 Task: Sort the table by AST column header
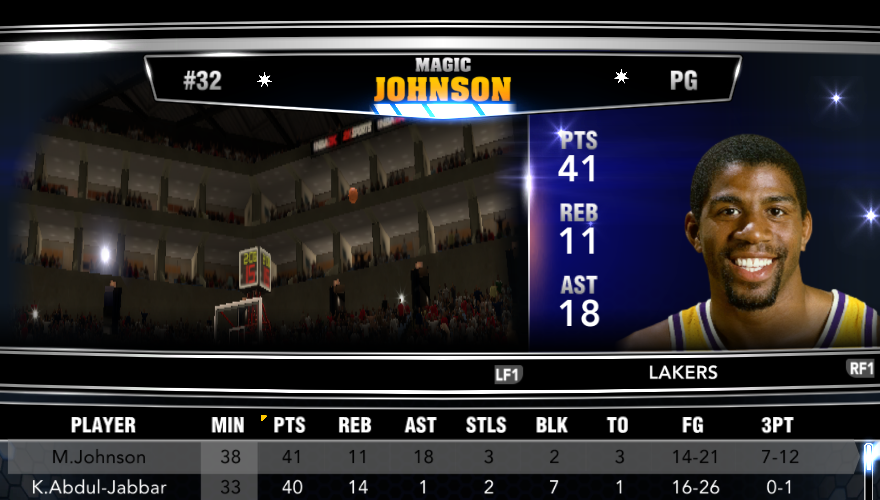coord(420,425)
